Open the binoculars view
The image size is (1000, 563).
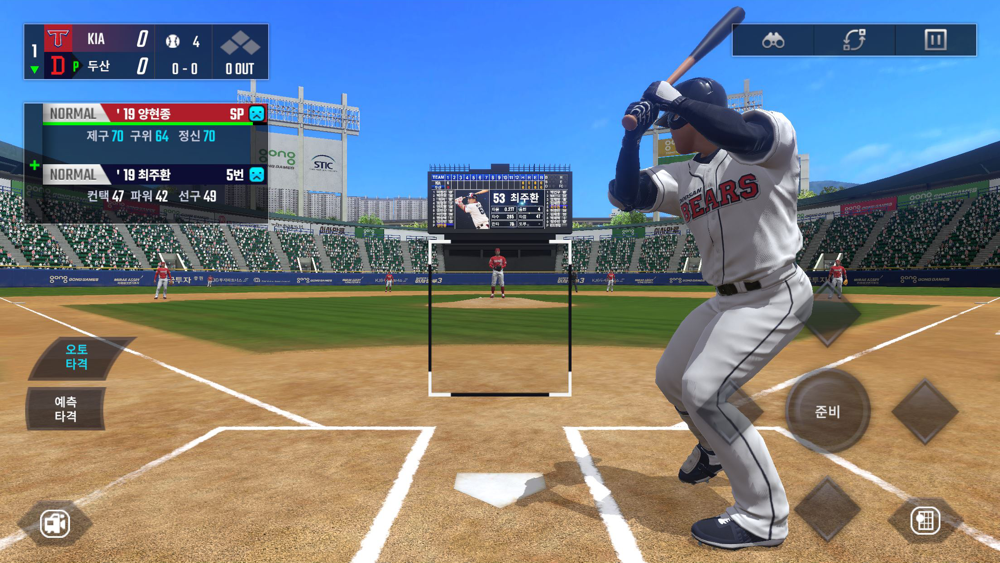(x=773, y=40)
